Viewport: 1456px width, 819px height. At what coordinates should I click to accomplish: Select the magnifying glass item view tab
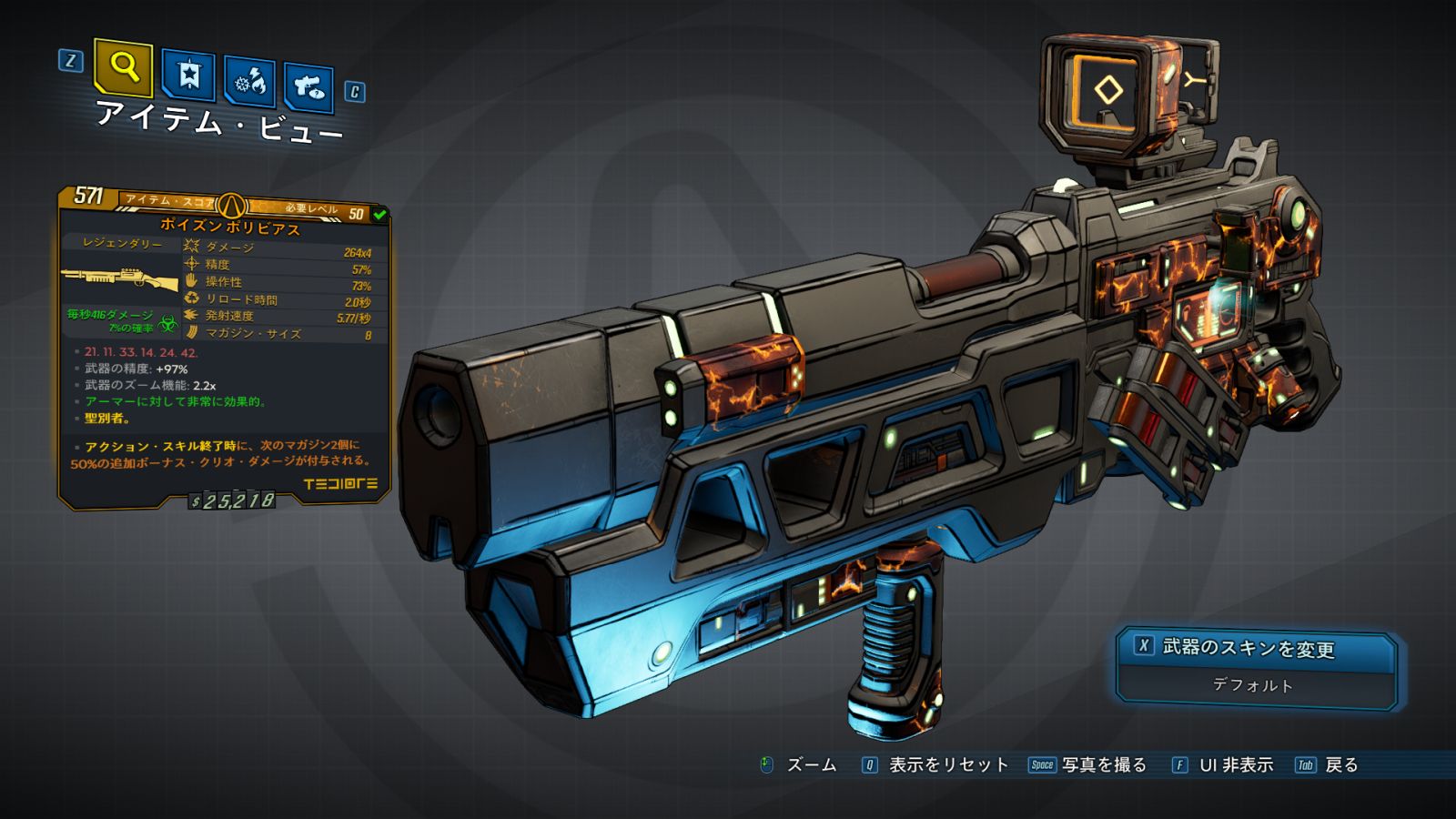point(123,66)
